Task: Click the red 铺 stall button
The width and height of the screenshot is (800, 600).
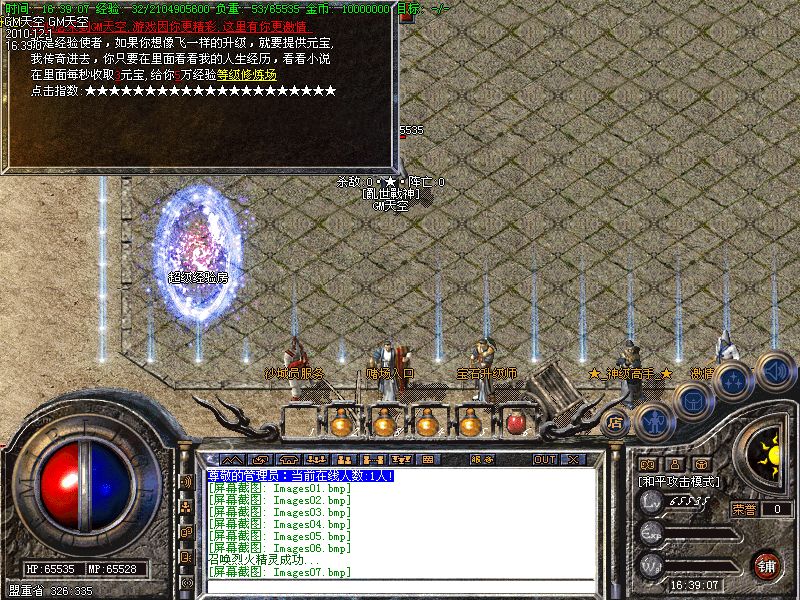Action: tap(767, 566)
